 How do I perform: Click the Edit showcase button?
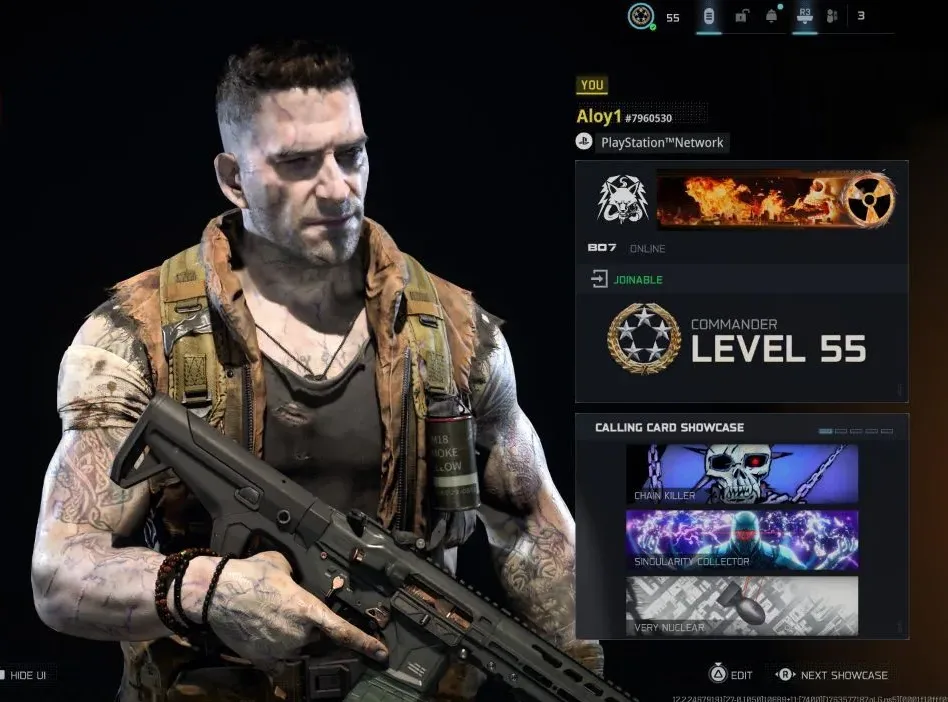[731, 675]
